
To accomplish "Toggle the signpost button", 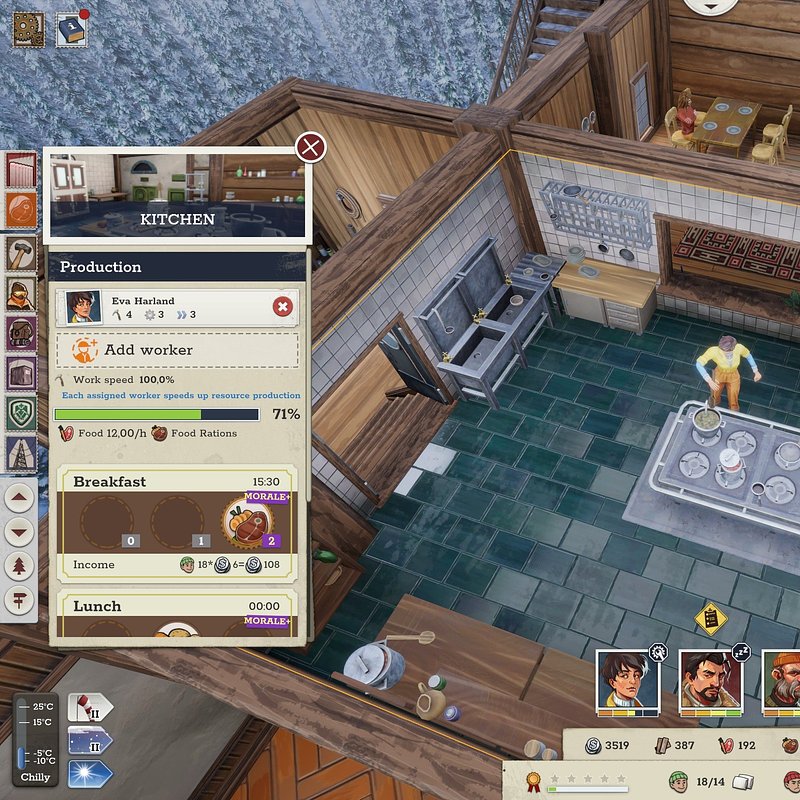I will [22, 600].
